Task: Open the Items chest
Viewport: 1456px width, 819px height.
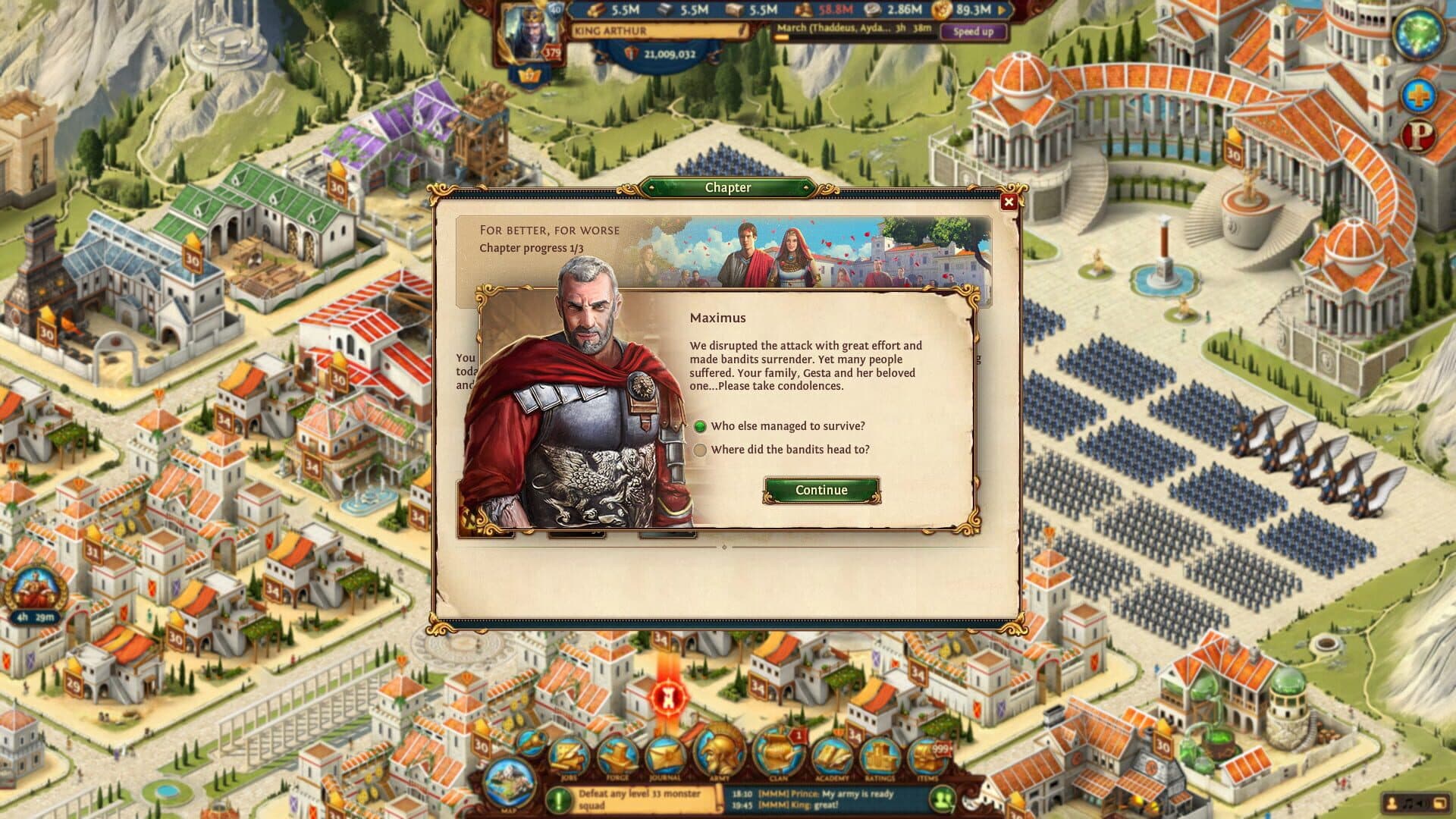Action: 927,756
